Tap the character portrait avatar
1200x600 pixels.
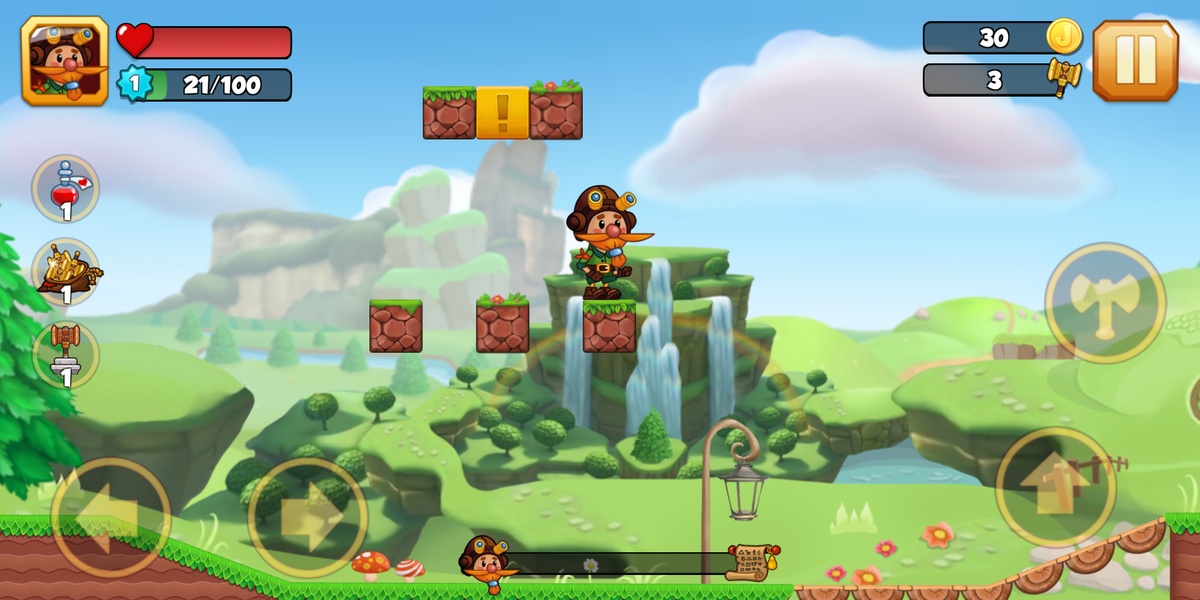[x=65, y=61]
